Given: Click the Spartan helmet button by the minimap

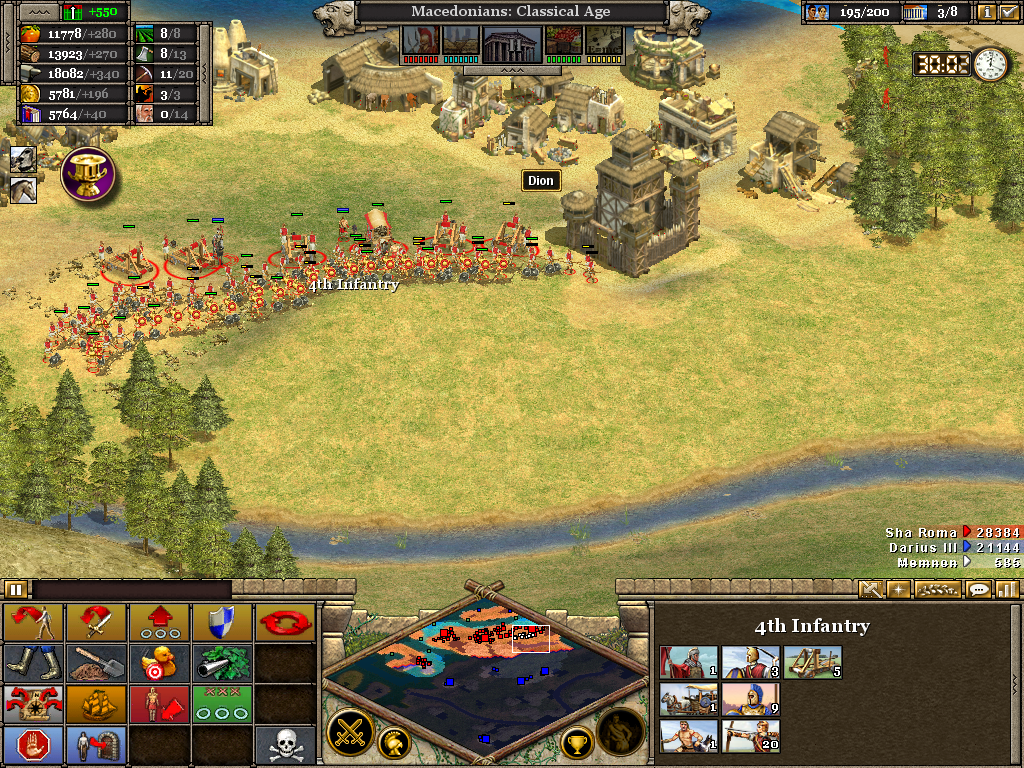Looking at the screenshot, I should click(396, 743).
